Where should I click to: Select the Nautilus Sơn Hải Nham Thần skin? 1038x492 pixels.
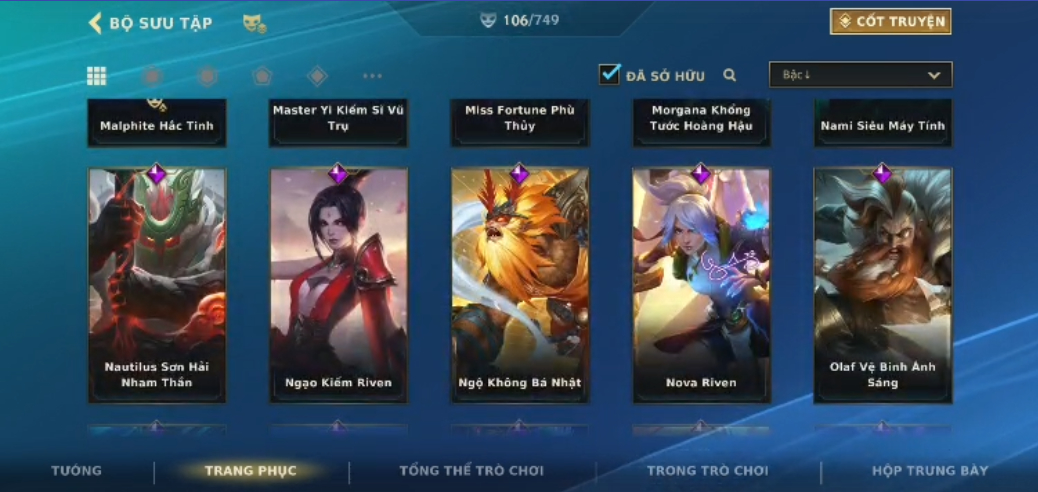pos(157,285)
